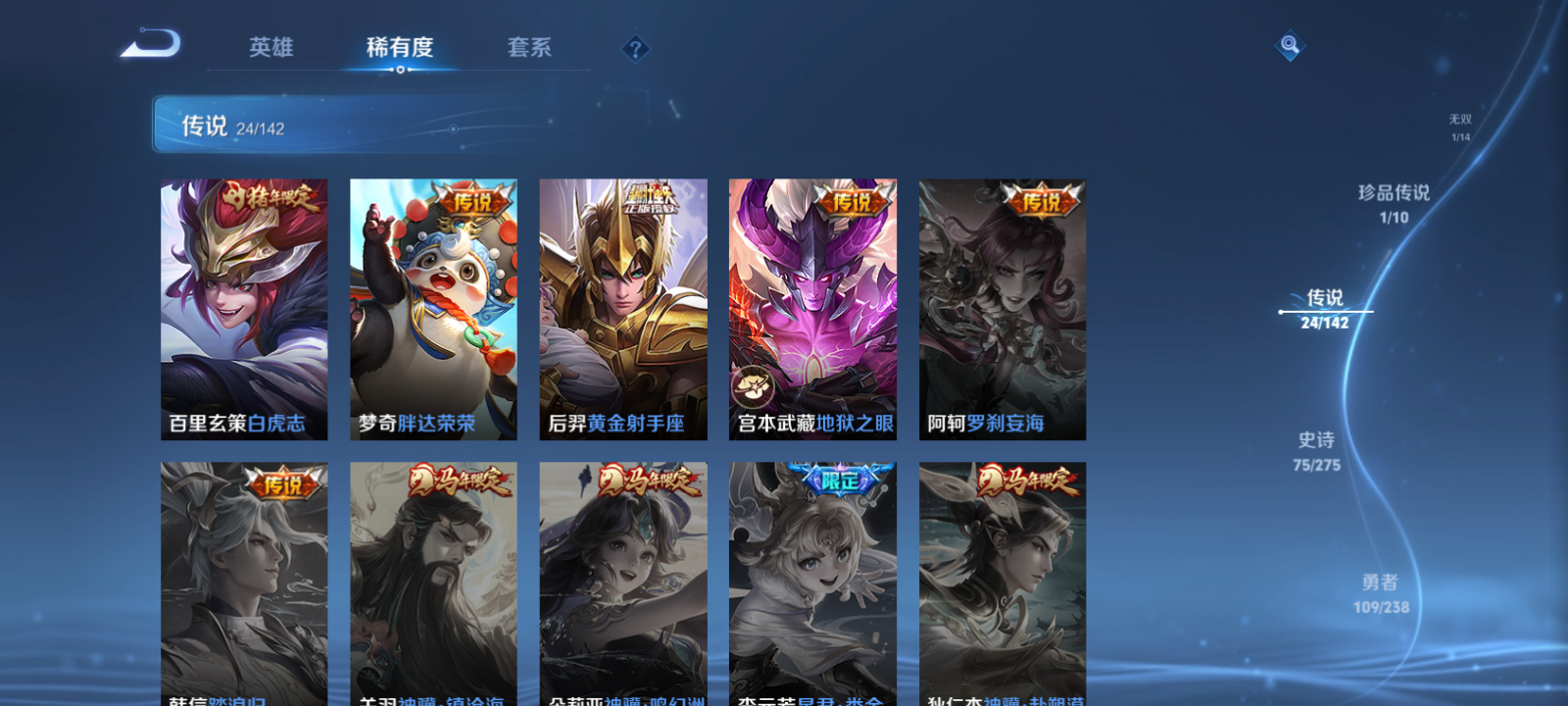Image resolution: width=1568 pixels, height=706 pixels.
Task: Select the 珍品传说 category on the right
Action: (x=1393, y=201)
